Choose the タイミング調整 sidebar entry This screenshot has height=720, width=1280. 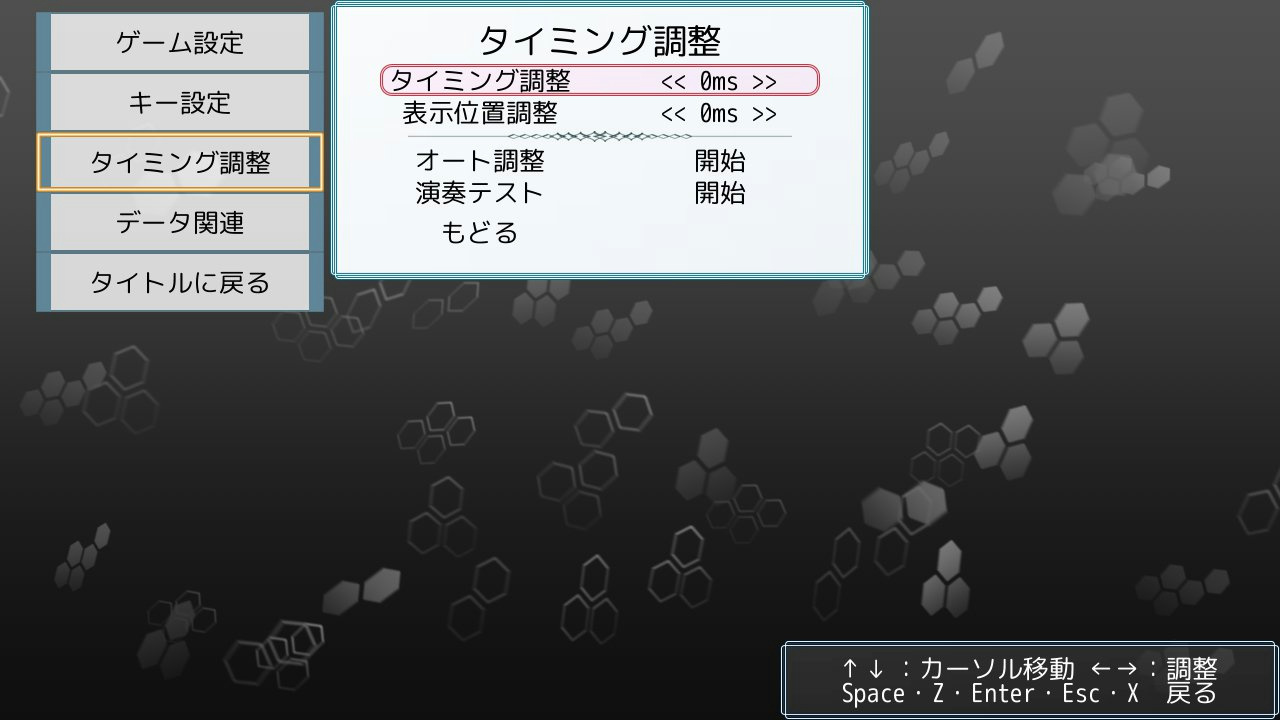pos(180,163)
